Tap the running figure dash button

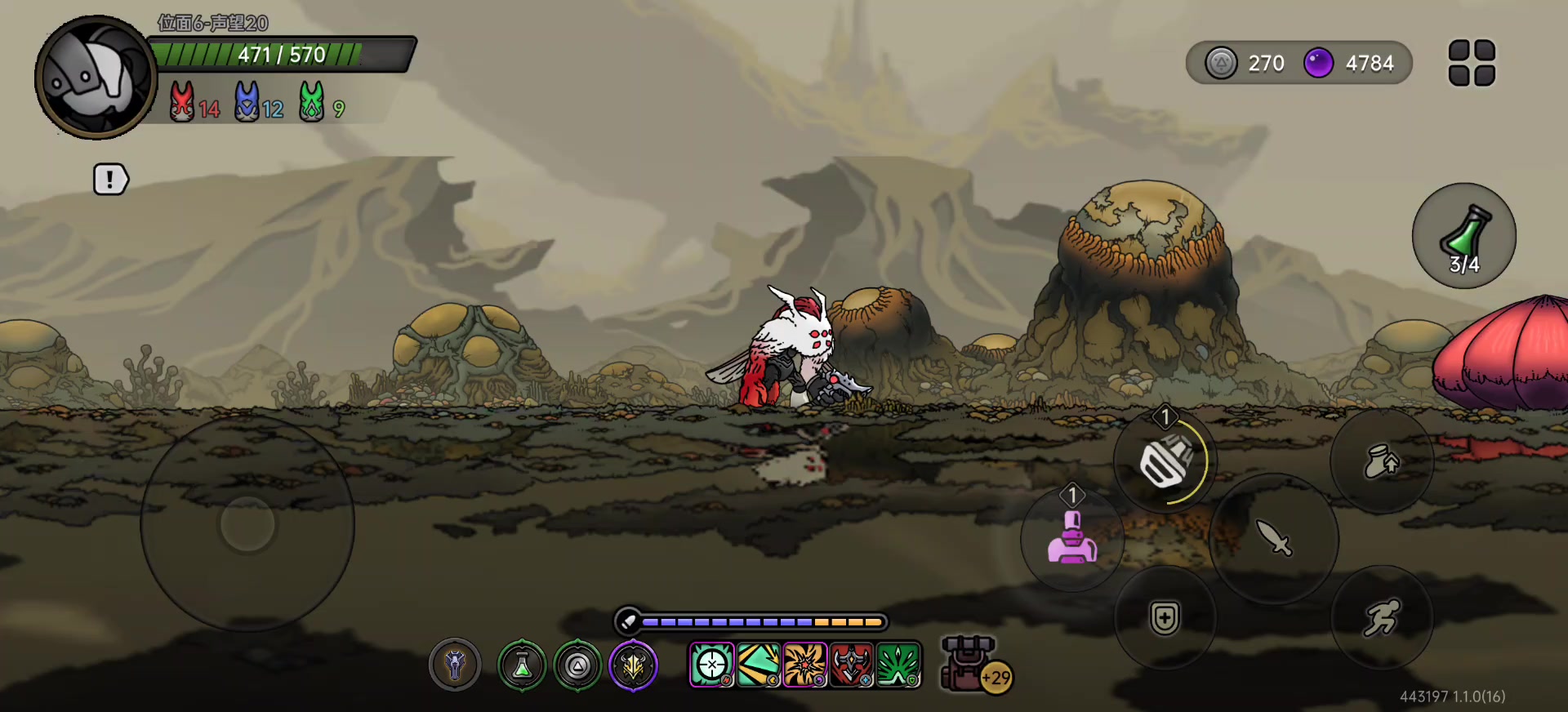1381,617
